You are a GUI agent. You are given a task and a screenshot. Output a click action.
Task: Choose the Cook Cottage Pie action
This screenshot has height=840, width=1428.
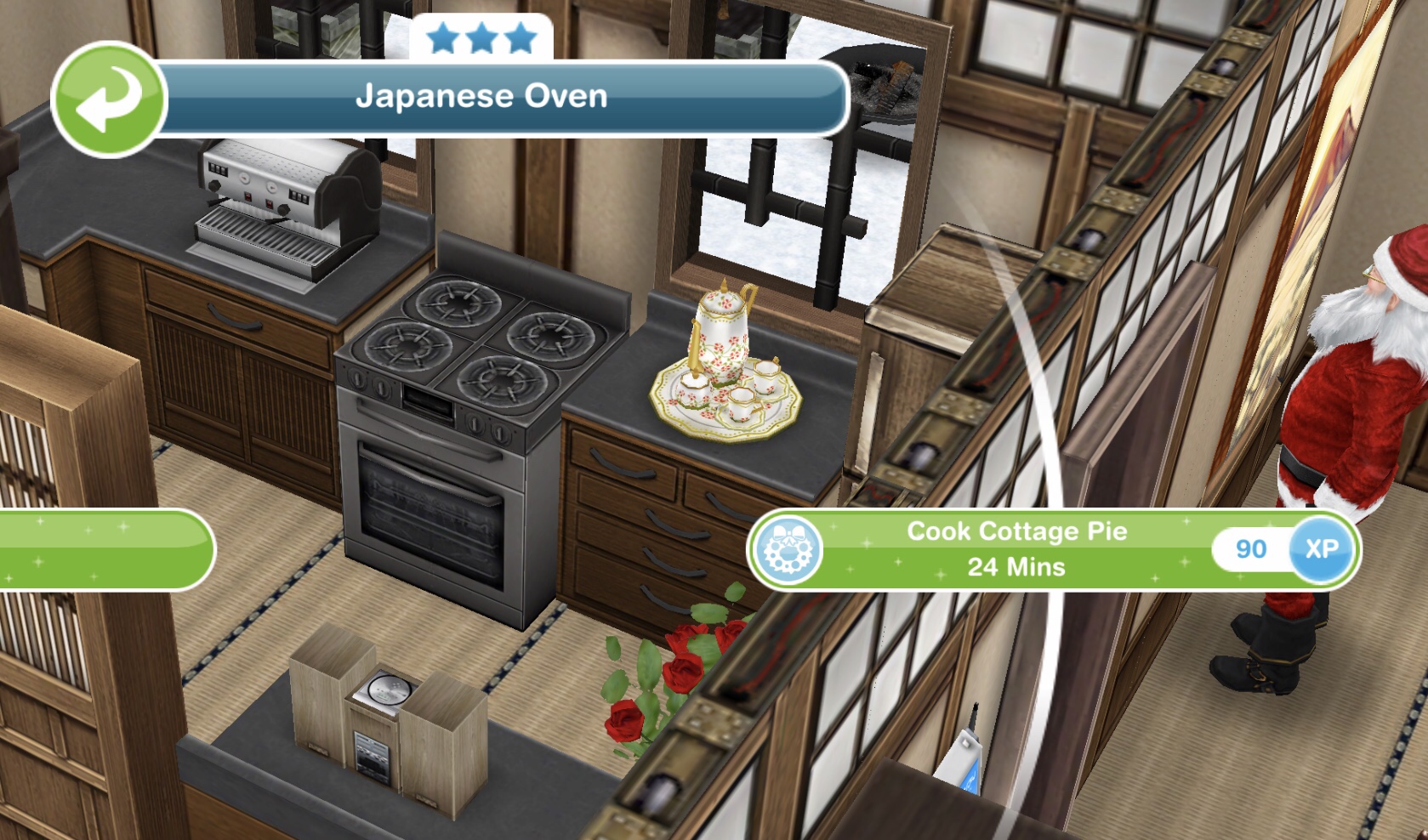click(x=1016, y=549)
